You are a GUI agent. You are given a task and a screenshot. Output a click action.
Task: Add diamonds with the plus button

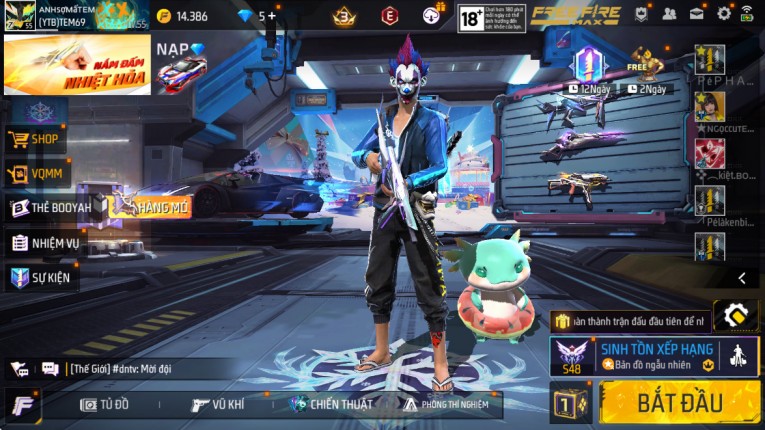point(271,16)
